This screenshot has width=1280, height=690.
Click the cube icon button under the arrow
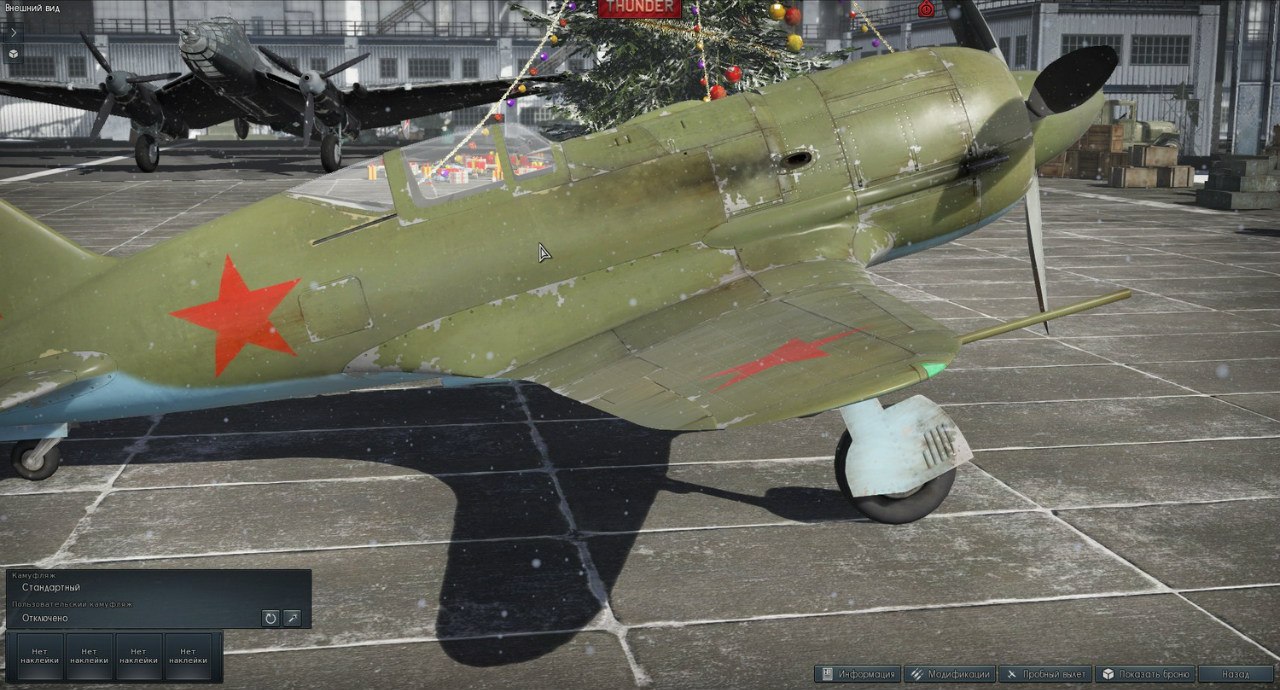[13, 51]
